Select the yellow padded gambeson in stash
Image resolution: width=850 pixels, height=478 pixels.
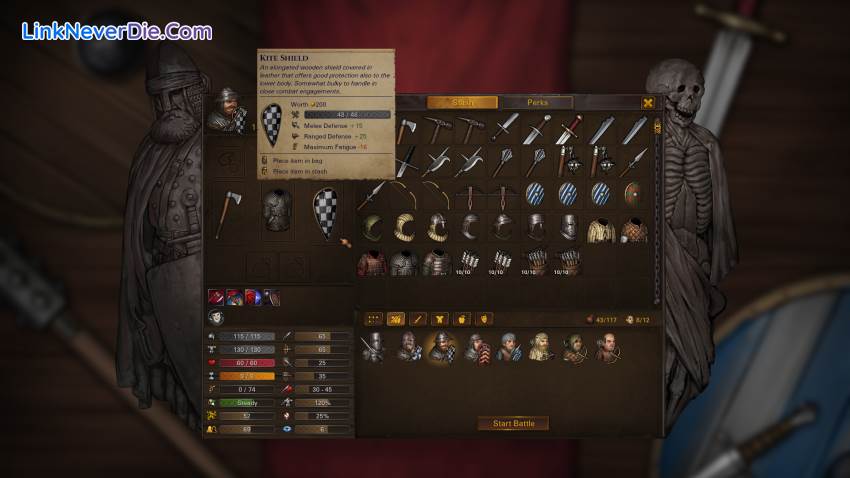601,228
